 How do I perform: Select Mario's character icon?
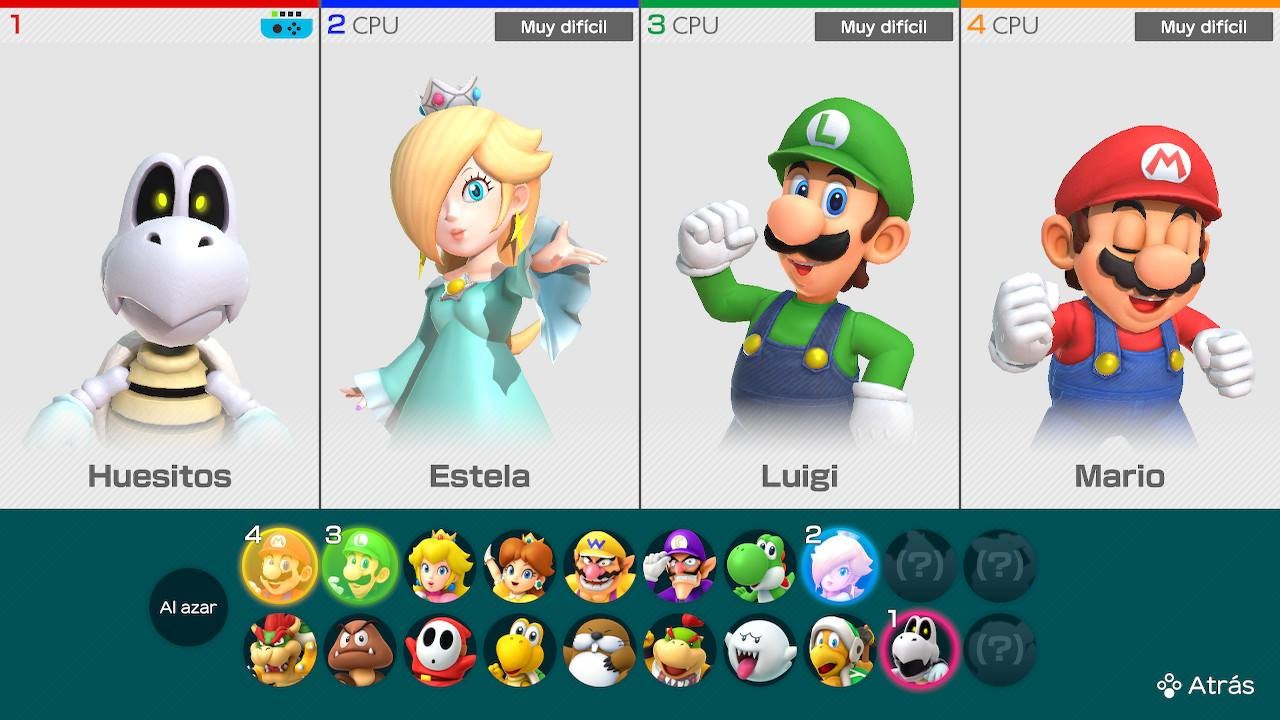pyautogui.click(x=278, y=565)
